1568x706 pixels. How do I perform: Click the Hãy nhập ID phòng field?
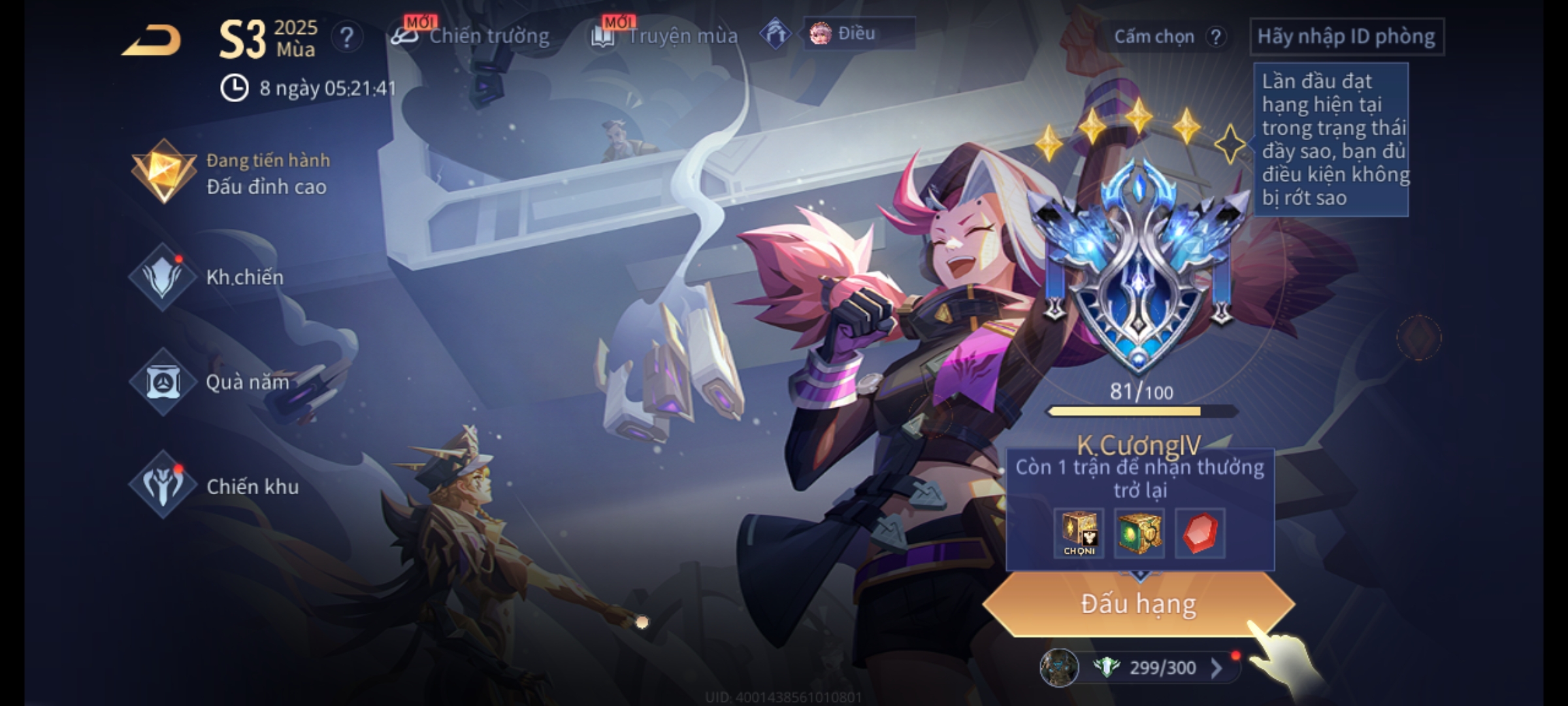tap(1347, 37)
